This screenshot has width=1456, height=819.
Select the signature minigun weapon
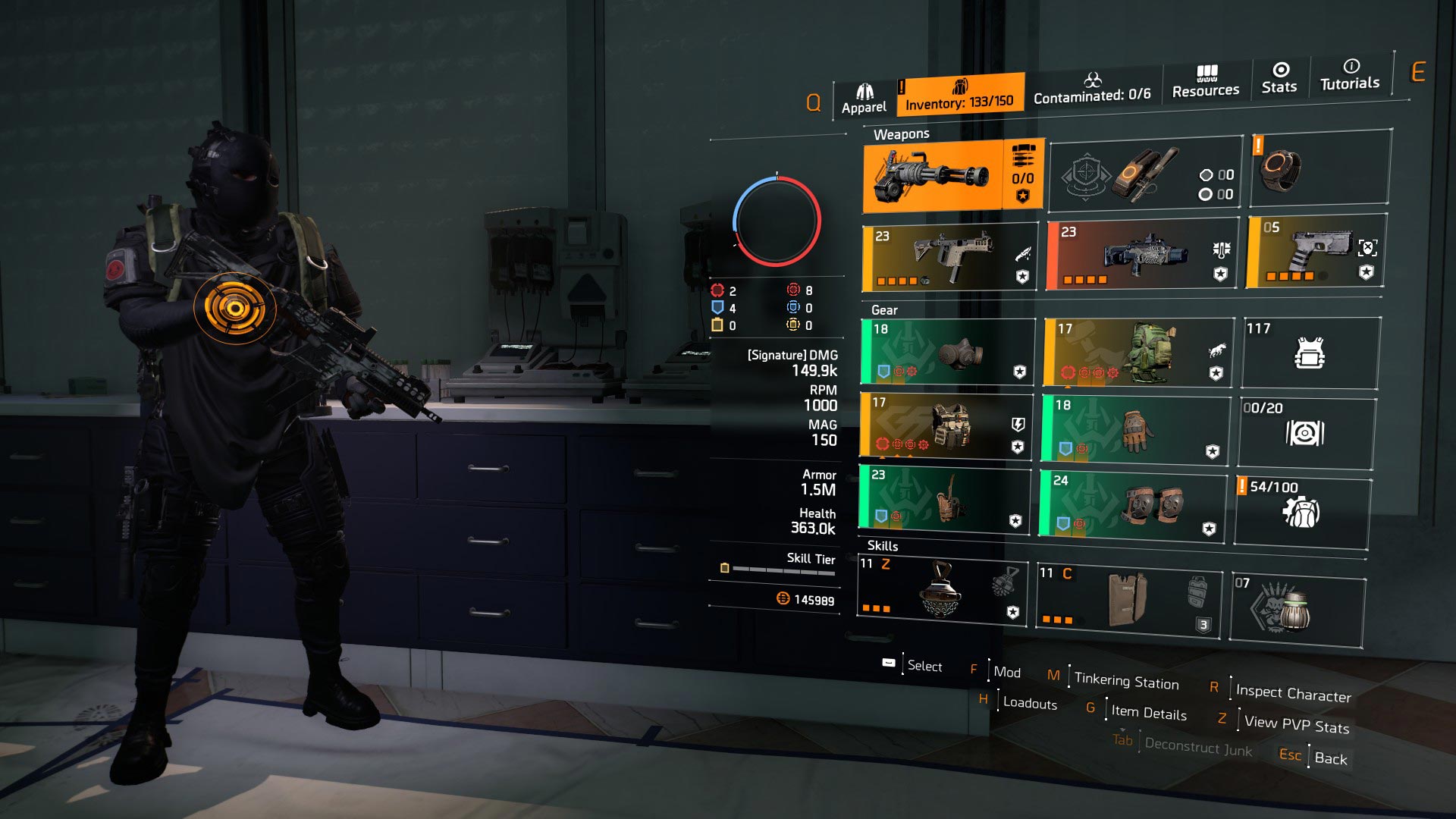933,174
